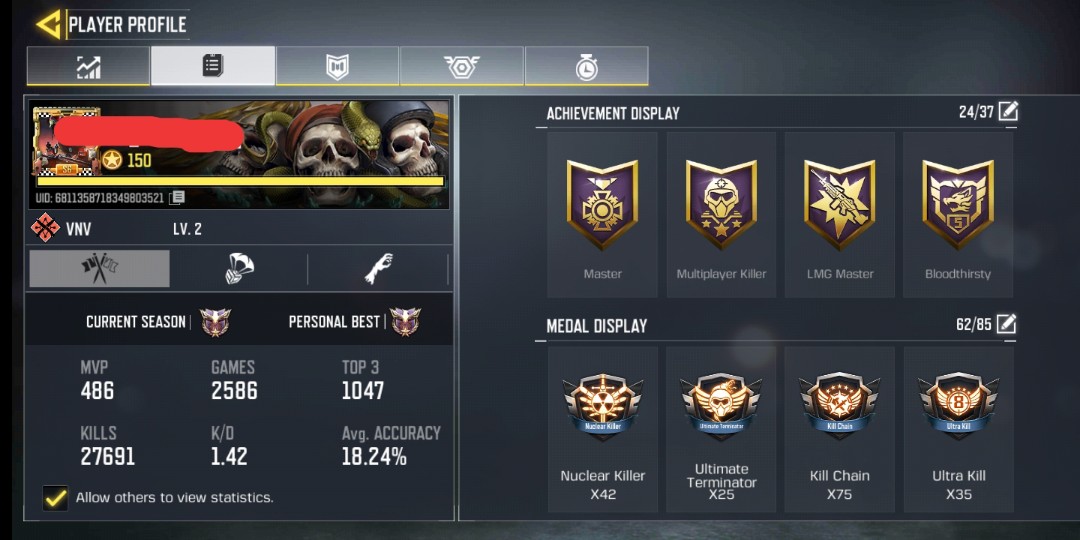Viewport: 1080px width, 540px height.
Task: Show multiplayer statistics mode
Action: point(99,269)
